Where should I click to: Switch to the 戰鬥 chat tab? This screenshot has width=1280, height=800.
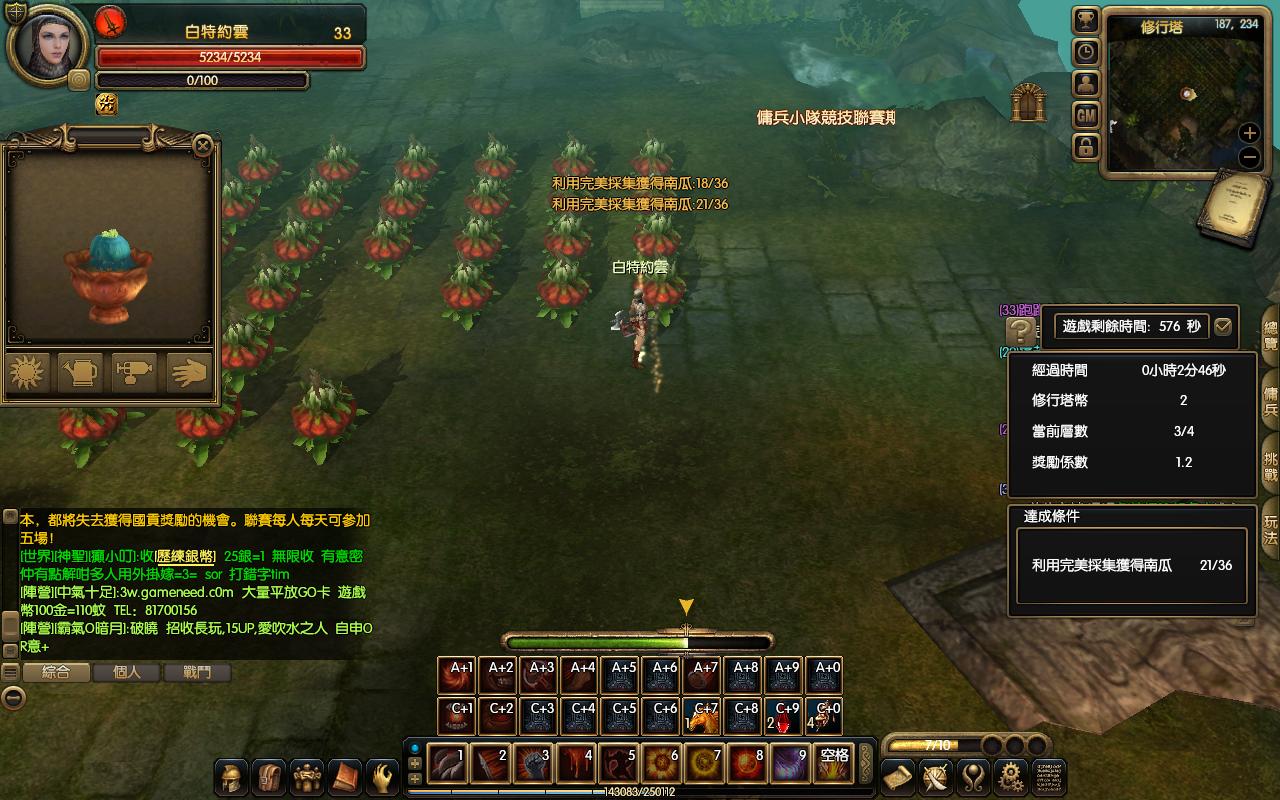[197, 673]
